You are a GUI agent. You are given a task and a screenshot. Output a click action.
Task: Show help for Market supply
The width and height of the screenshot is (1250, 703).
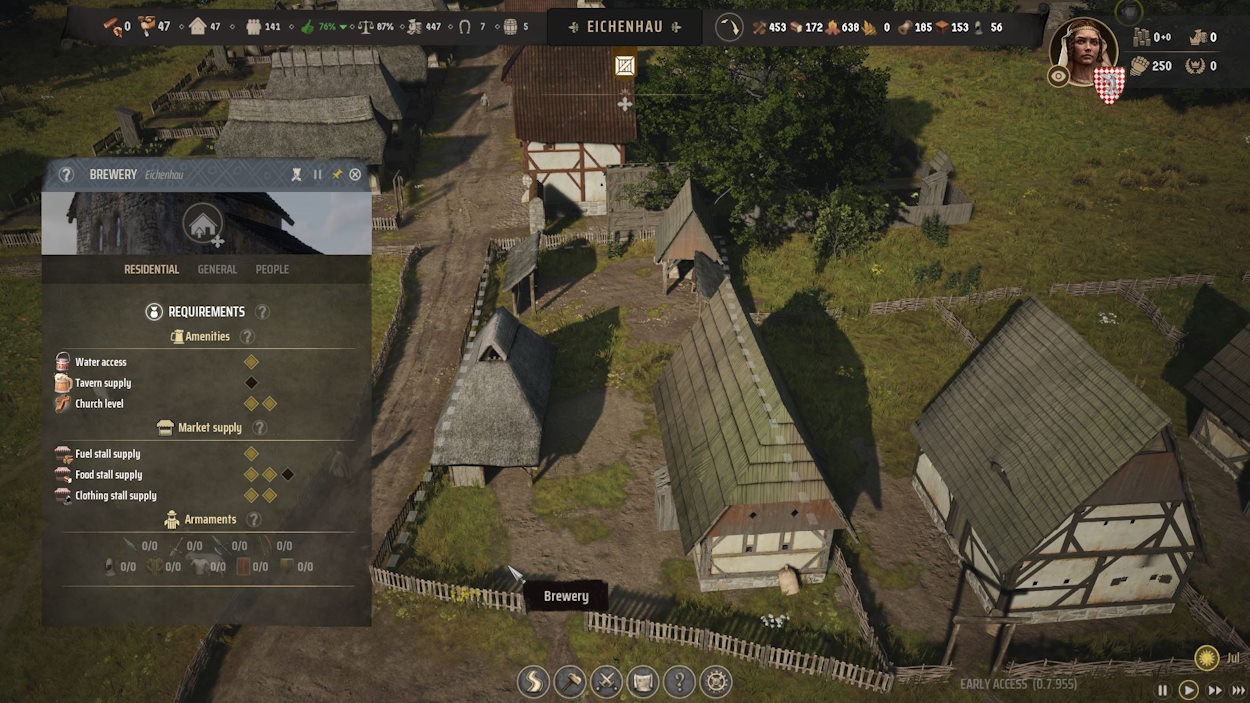[260, 428]
